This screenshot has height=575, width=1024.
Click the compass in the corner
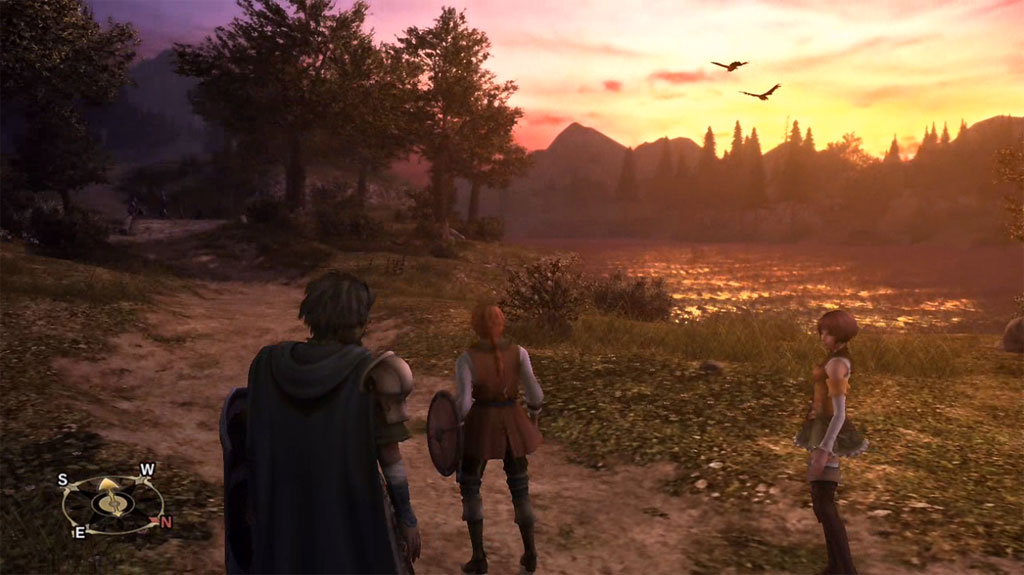[x=112, y=501]
